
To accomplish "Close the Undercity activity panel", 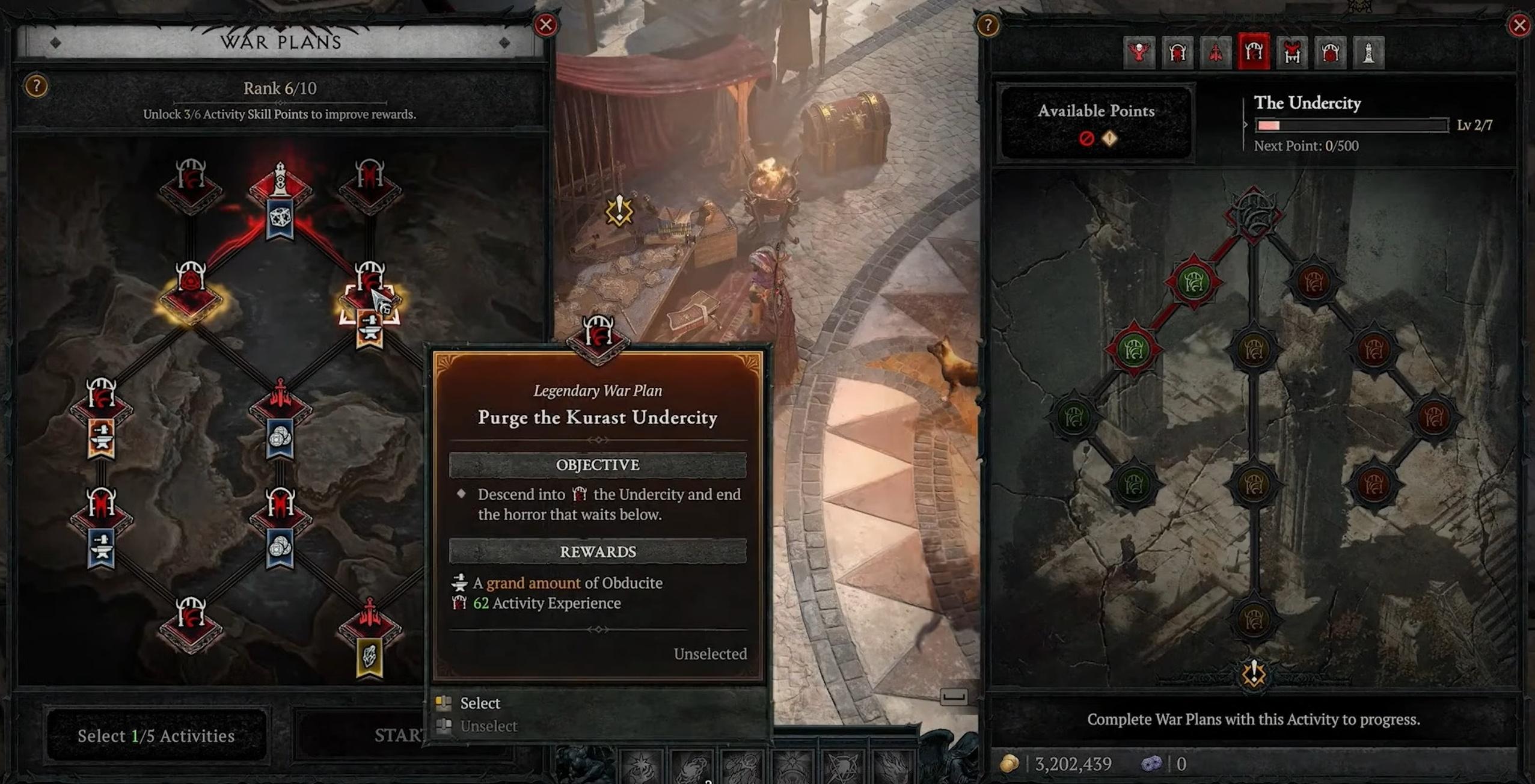I will point(1519,25).
